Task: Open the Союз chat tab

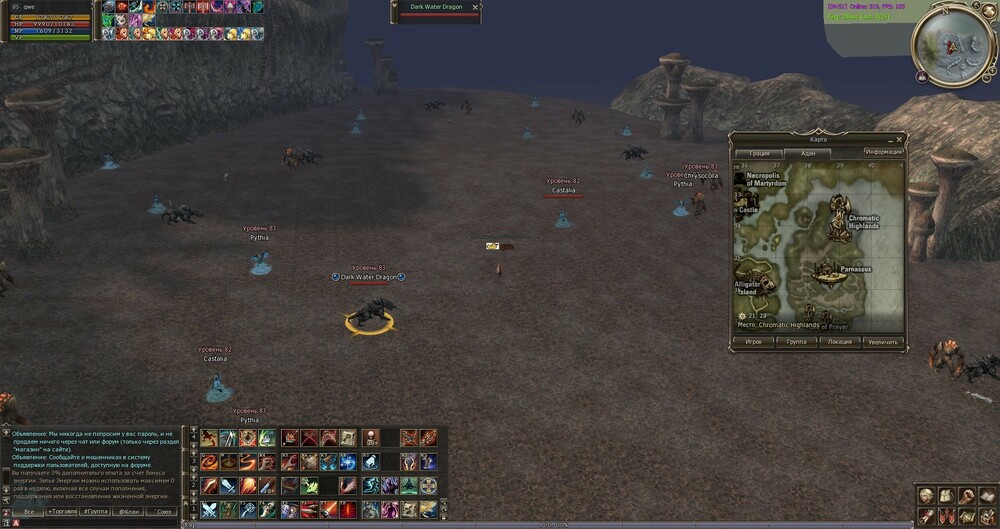Action: [x=161, y=511]
